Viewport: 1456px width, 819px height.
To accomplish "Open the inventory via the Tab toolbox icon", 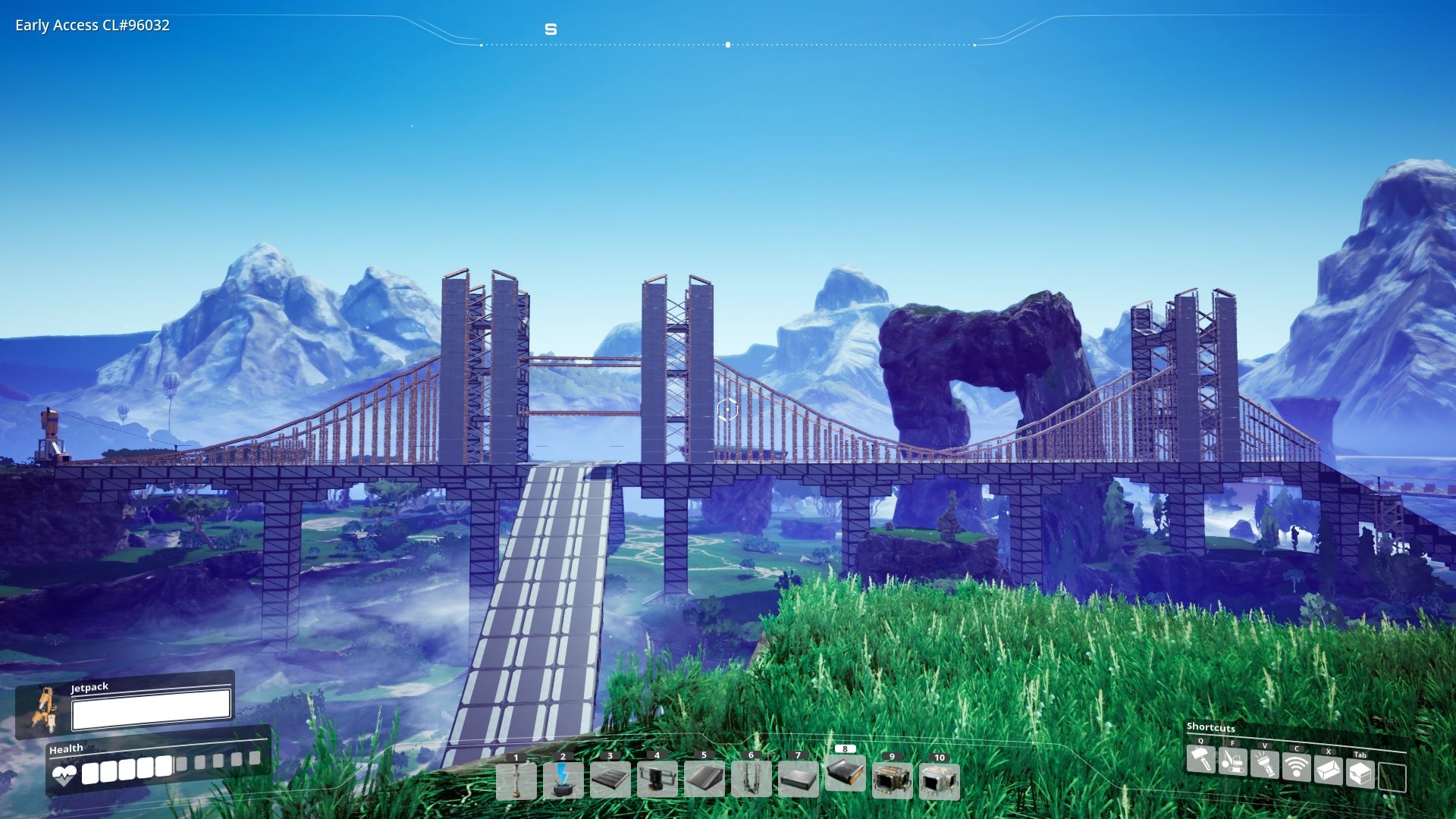I will pos(1360,772).
